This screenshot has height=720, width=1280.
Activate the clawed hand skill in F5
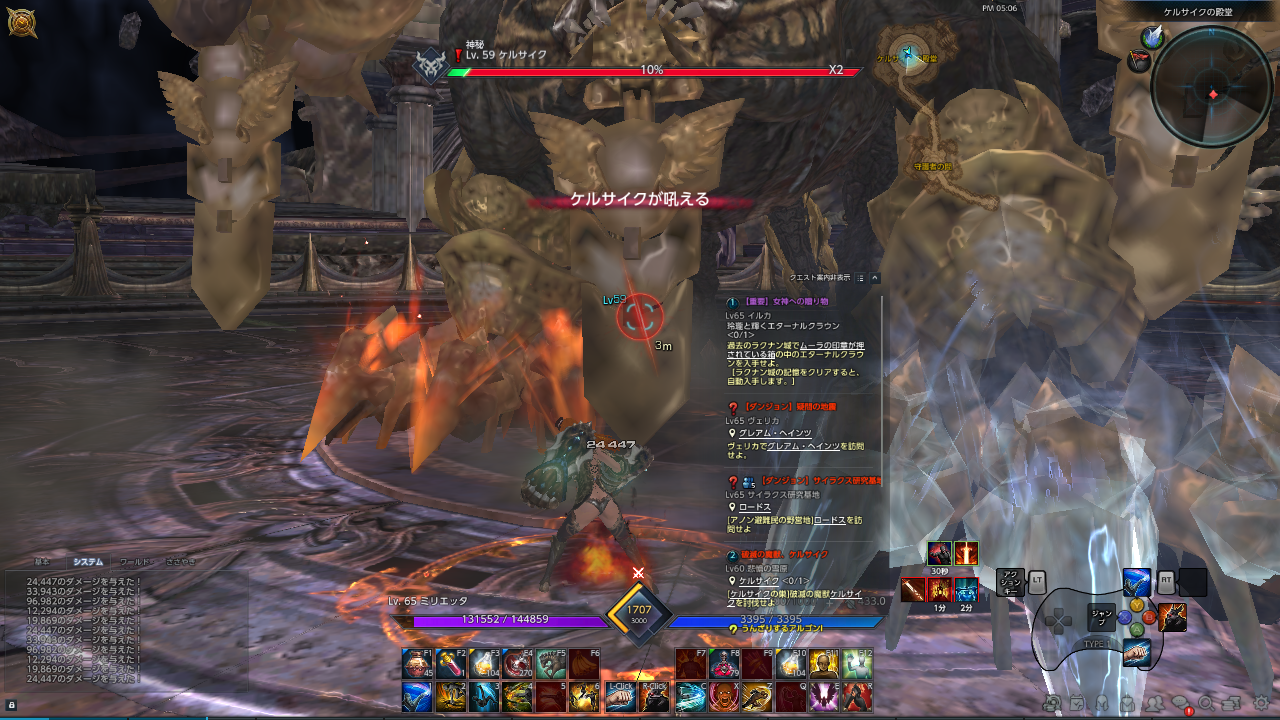[551, 664]
